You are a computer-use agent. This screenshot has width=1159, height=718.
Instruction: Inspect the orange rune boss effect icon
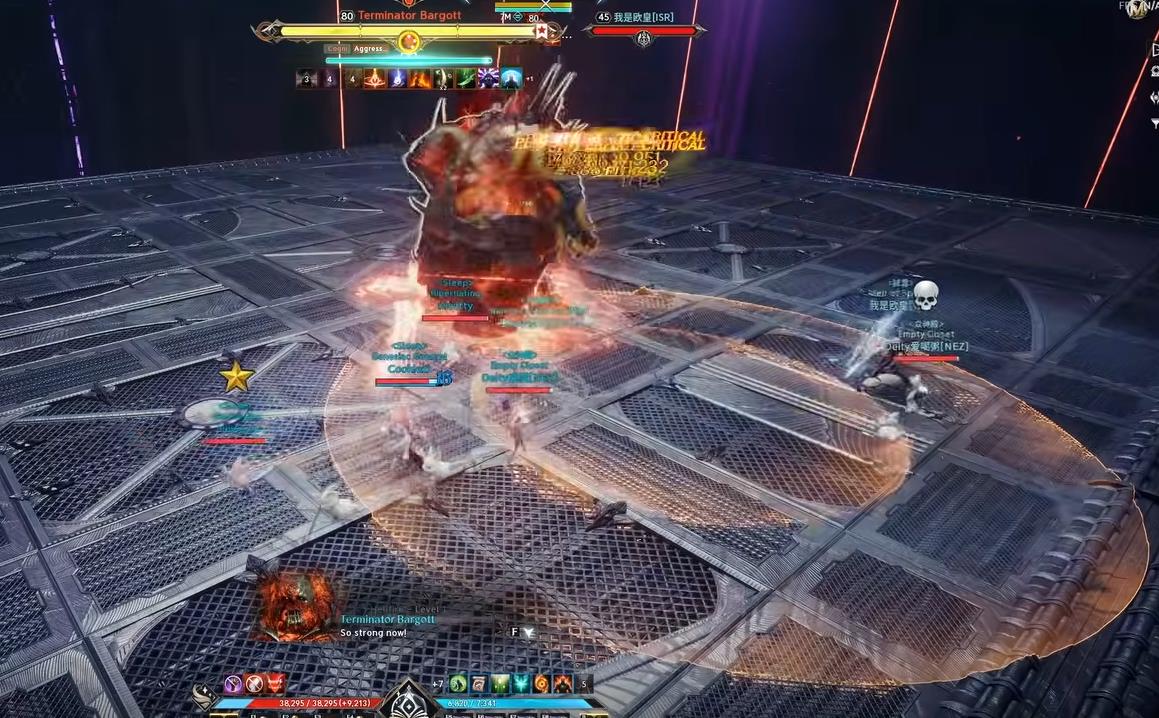pyautogui.click(x=375, y=78)
